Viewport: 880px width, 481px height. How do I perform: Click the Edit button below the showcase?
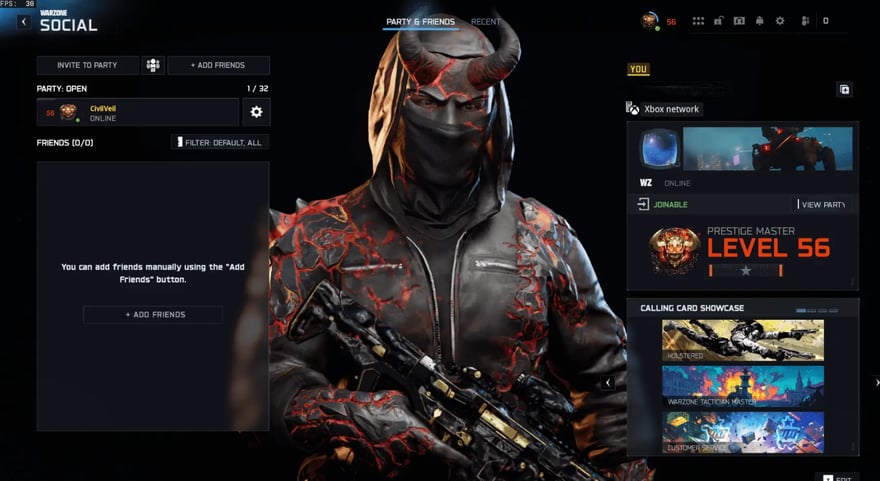836,477
